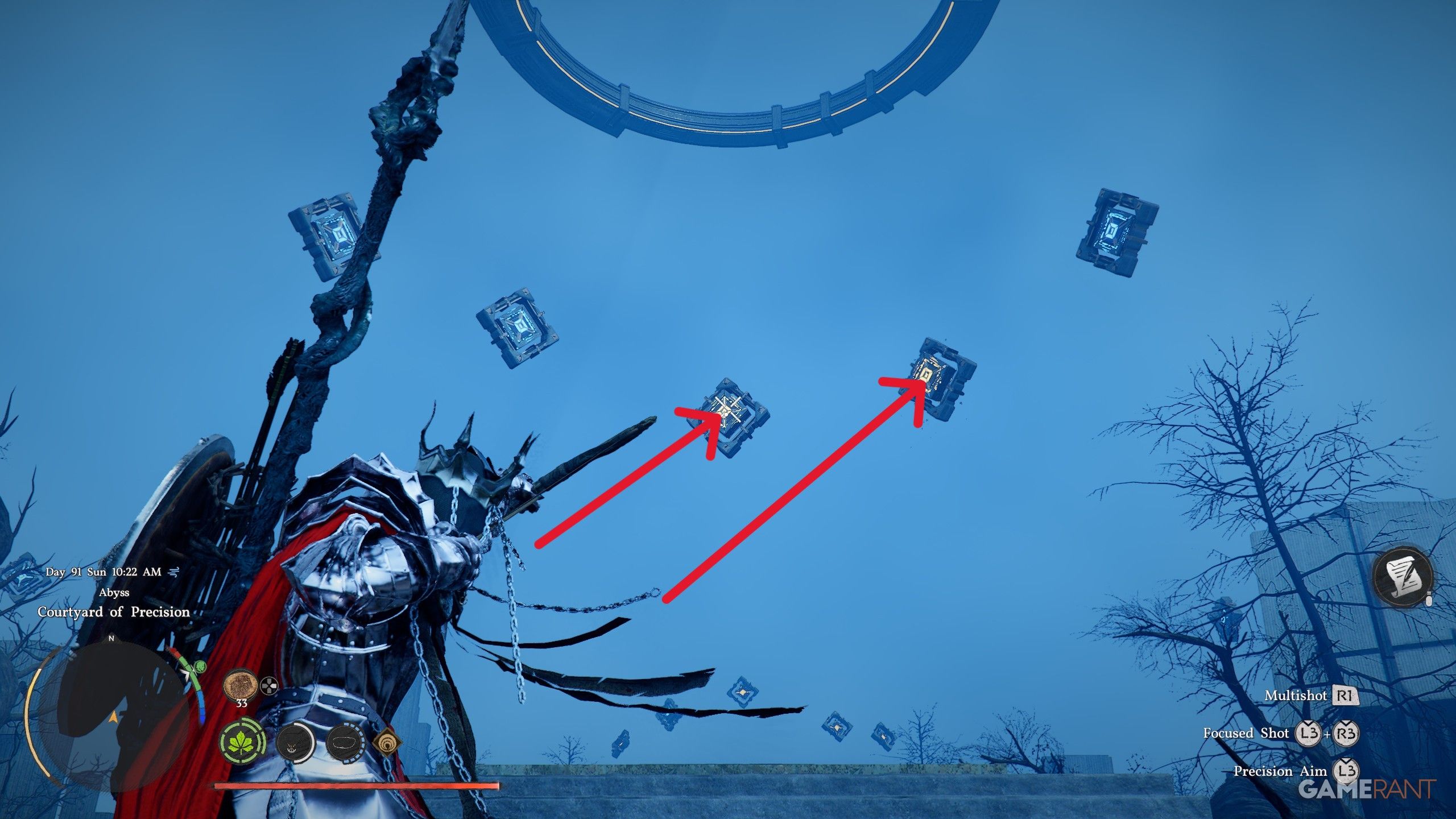
Task: Click the player arrow icon inside the minimap
Action: 114,718
